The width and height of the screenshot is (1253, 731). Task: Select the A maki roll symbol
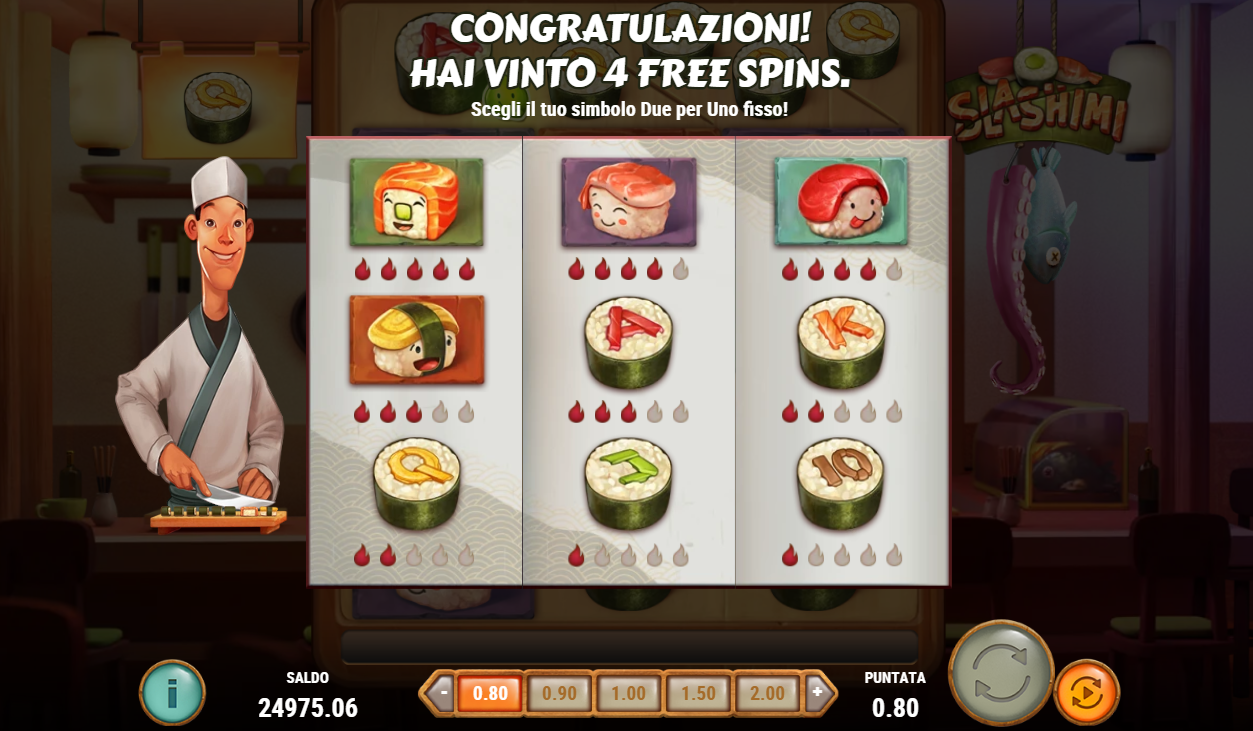point(628,342)
